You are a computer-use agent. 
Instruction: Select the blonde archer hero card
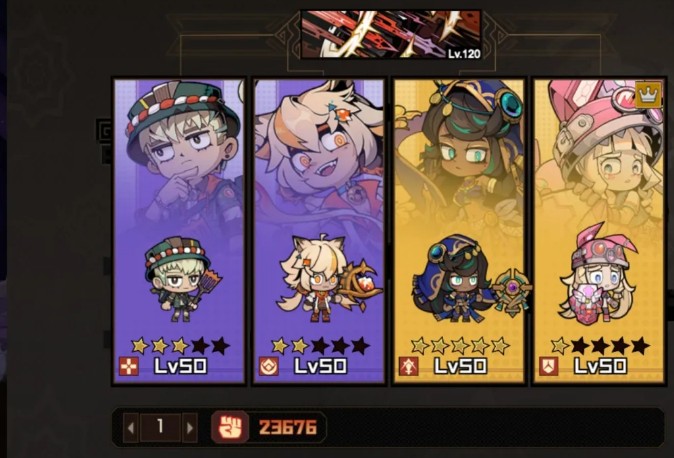179,230
